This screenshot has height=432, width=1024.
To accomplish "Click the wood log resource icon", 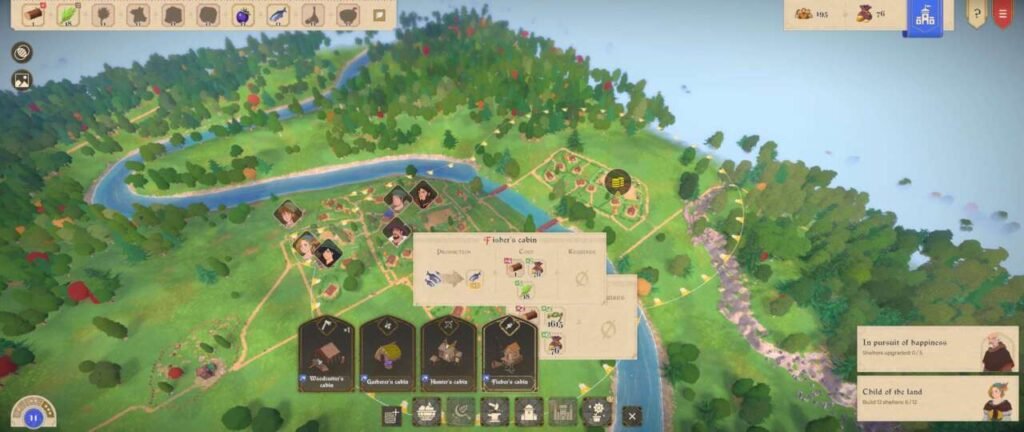I will (x=34, y=15).
